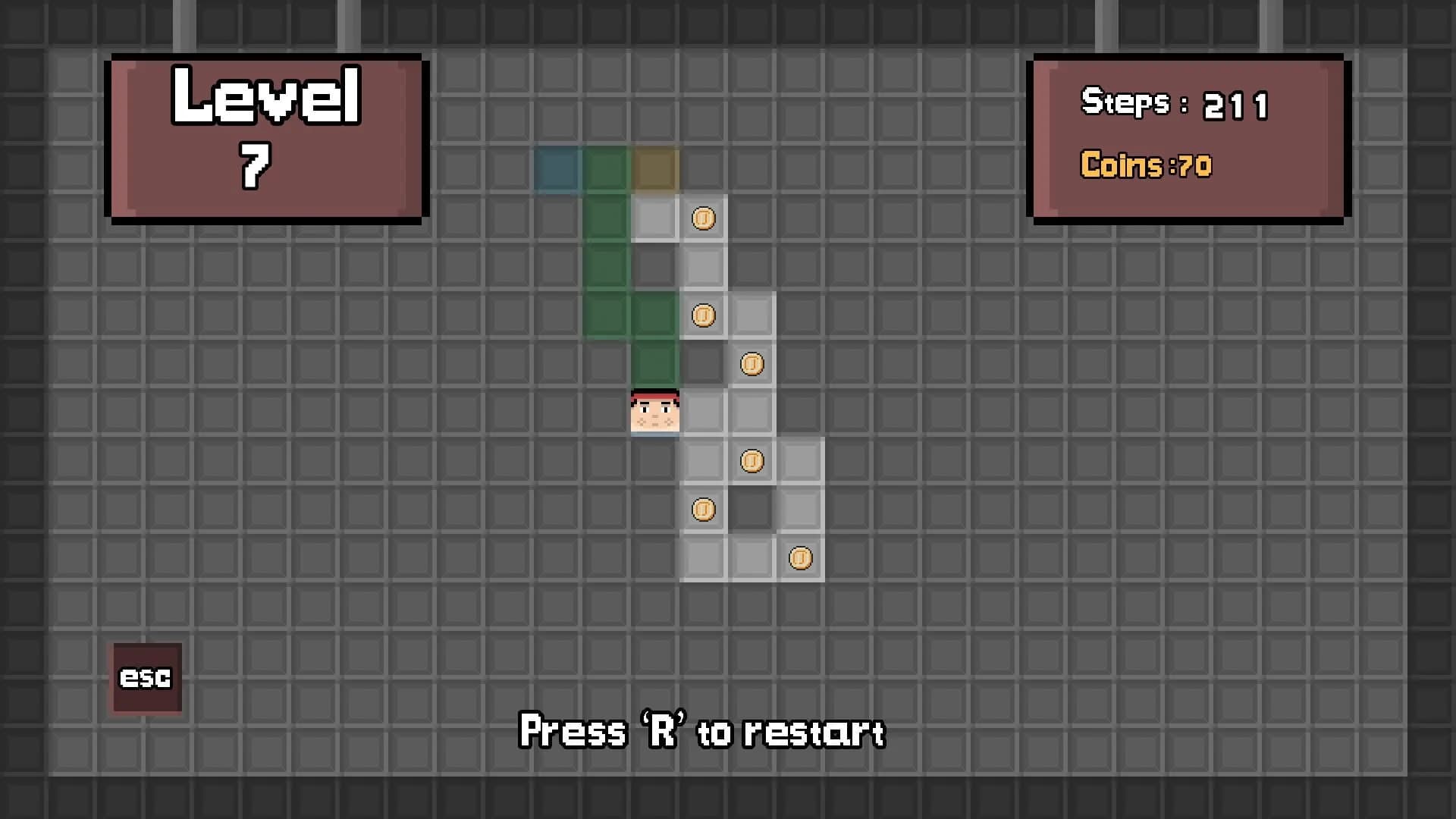Click the bottommost coin on the grid
This screenshot has height=819, width=1456.
pos(801,557)
